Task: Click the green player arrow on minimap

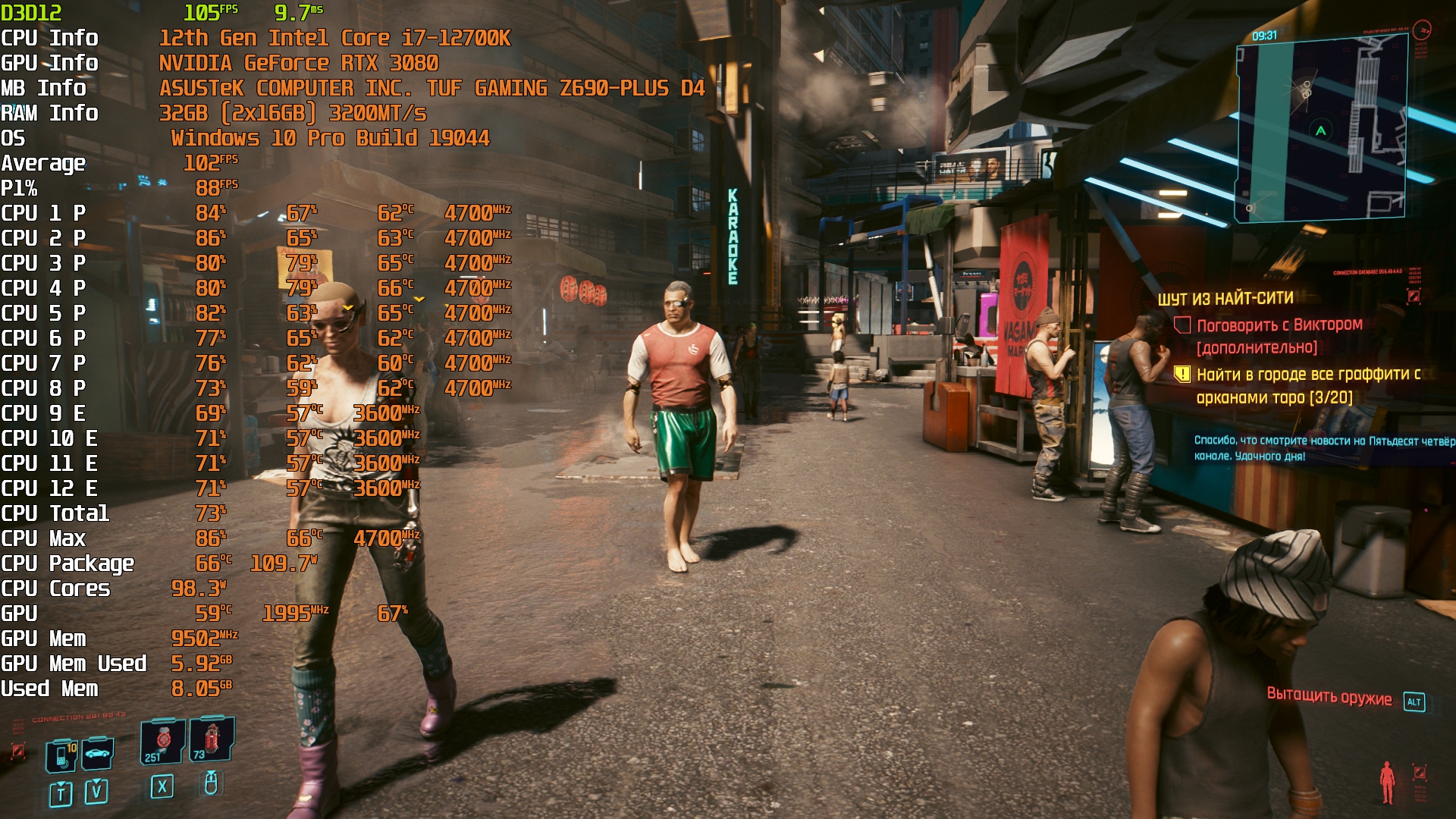Action: point(1321,130)
